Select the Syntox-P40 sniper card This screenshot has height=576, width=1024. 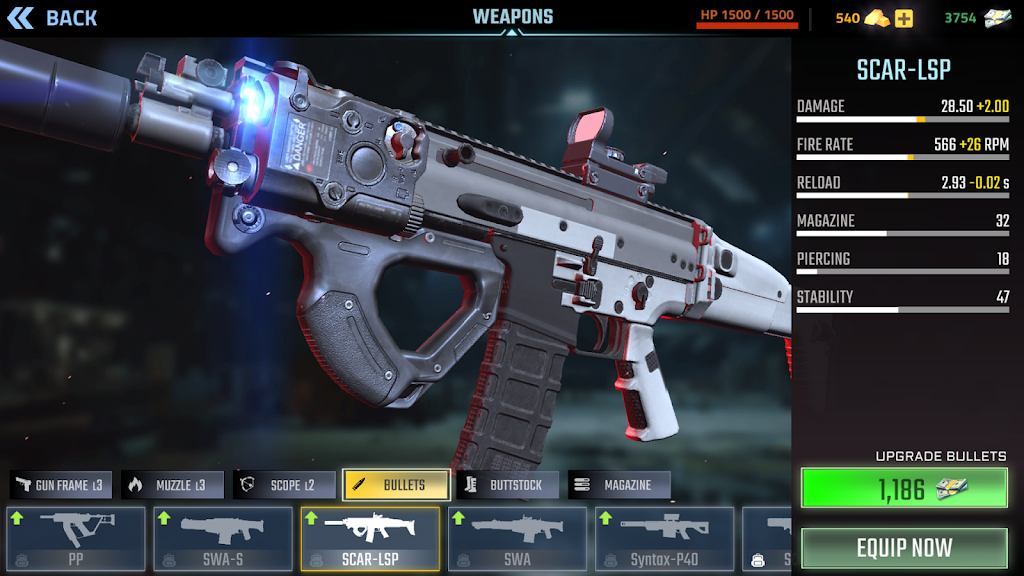coord(664,539)
